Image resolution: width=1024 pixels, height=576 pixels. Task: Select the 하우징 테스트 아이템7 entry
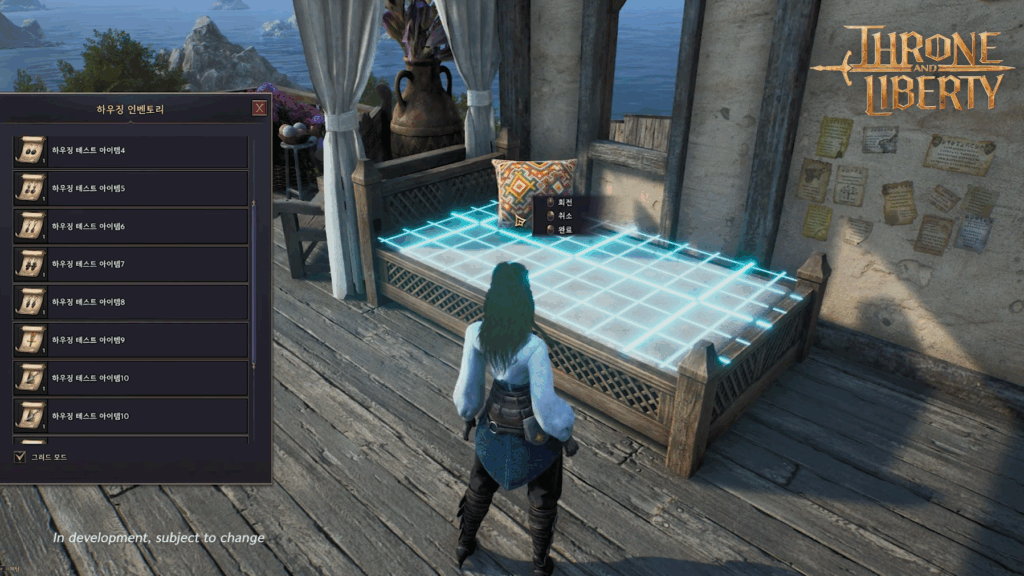(x=131, y=265)
